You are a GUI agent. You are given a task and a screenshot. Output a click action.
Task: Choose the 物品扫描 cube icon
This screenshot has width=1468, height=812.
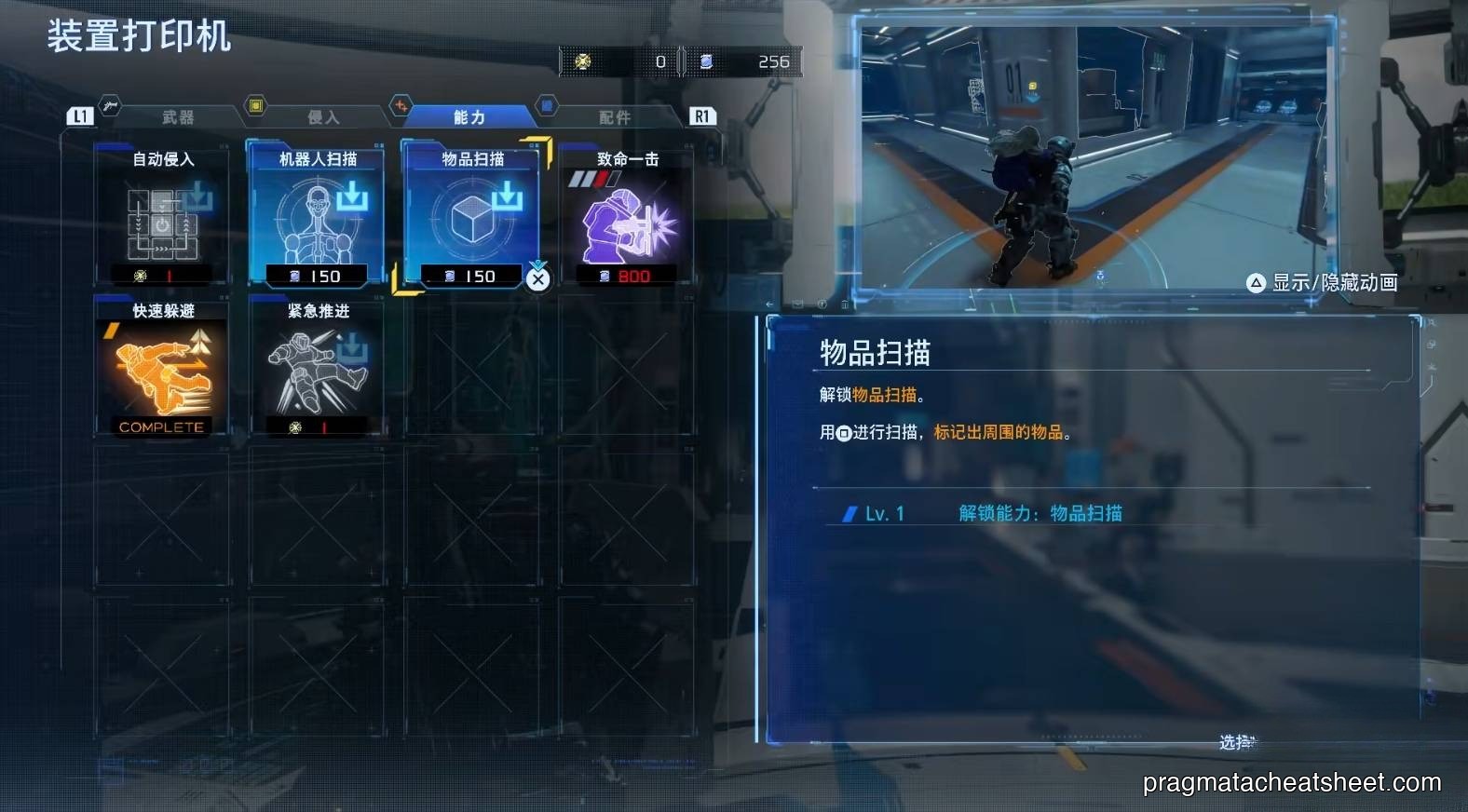tap(470, 219)
